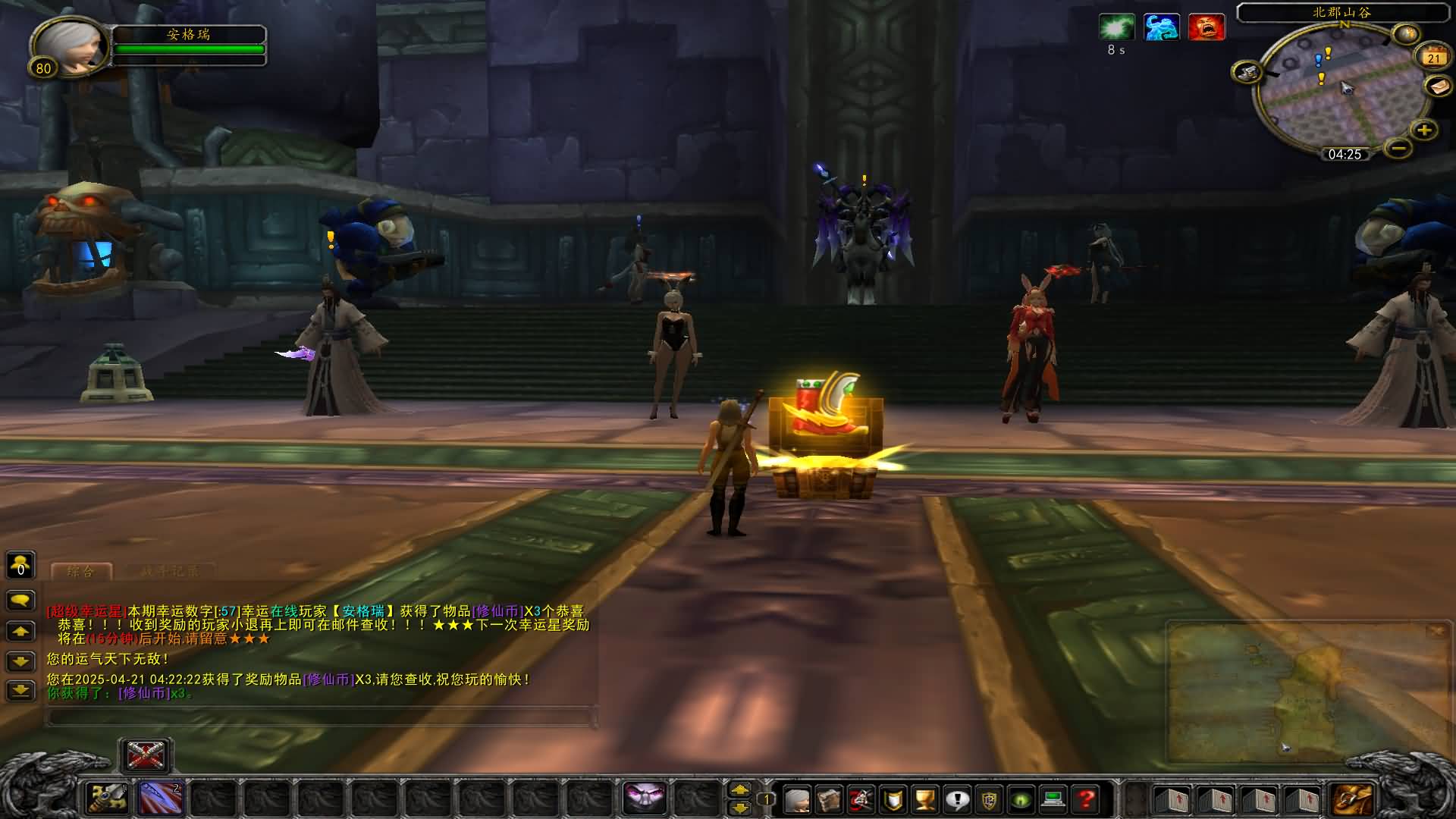Open the character info micro button

pos(797,799)
